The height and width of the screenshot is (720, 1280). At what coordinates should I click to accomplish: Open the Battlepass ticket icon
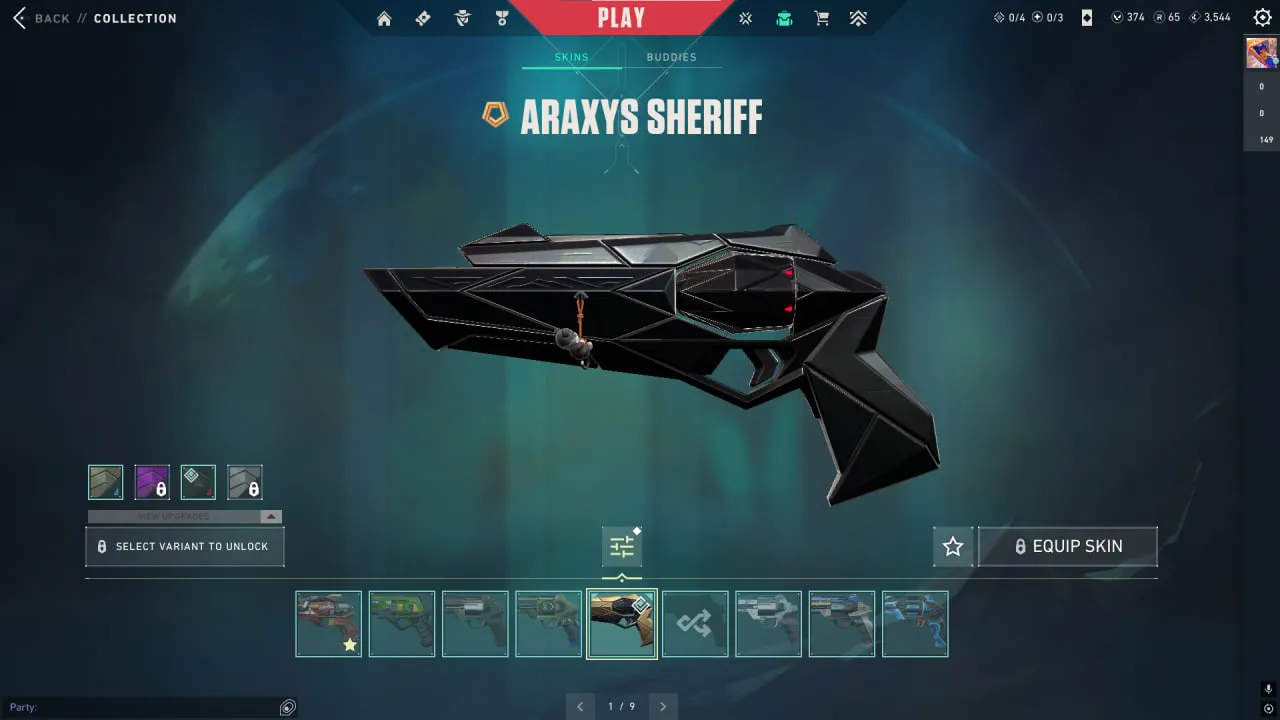pyautogui.click(x=422, y=17)
